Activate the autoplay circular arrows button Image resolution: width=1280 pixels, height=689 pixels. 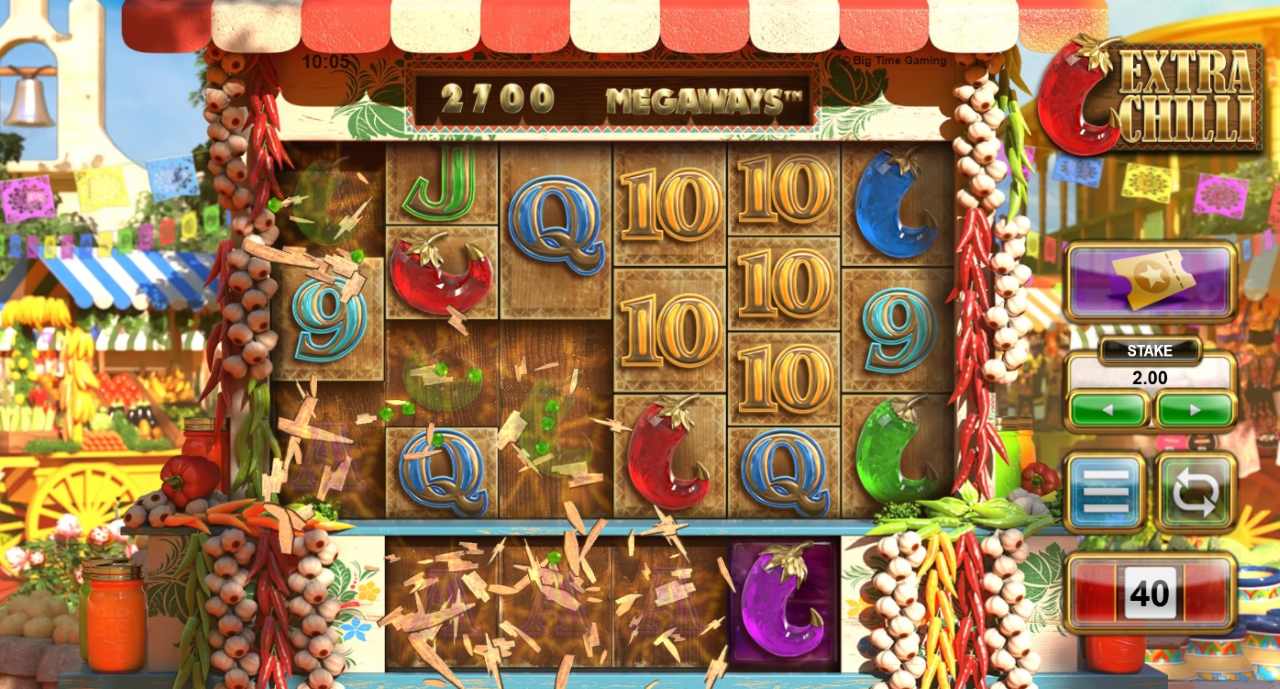pos(1196,491)
